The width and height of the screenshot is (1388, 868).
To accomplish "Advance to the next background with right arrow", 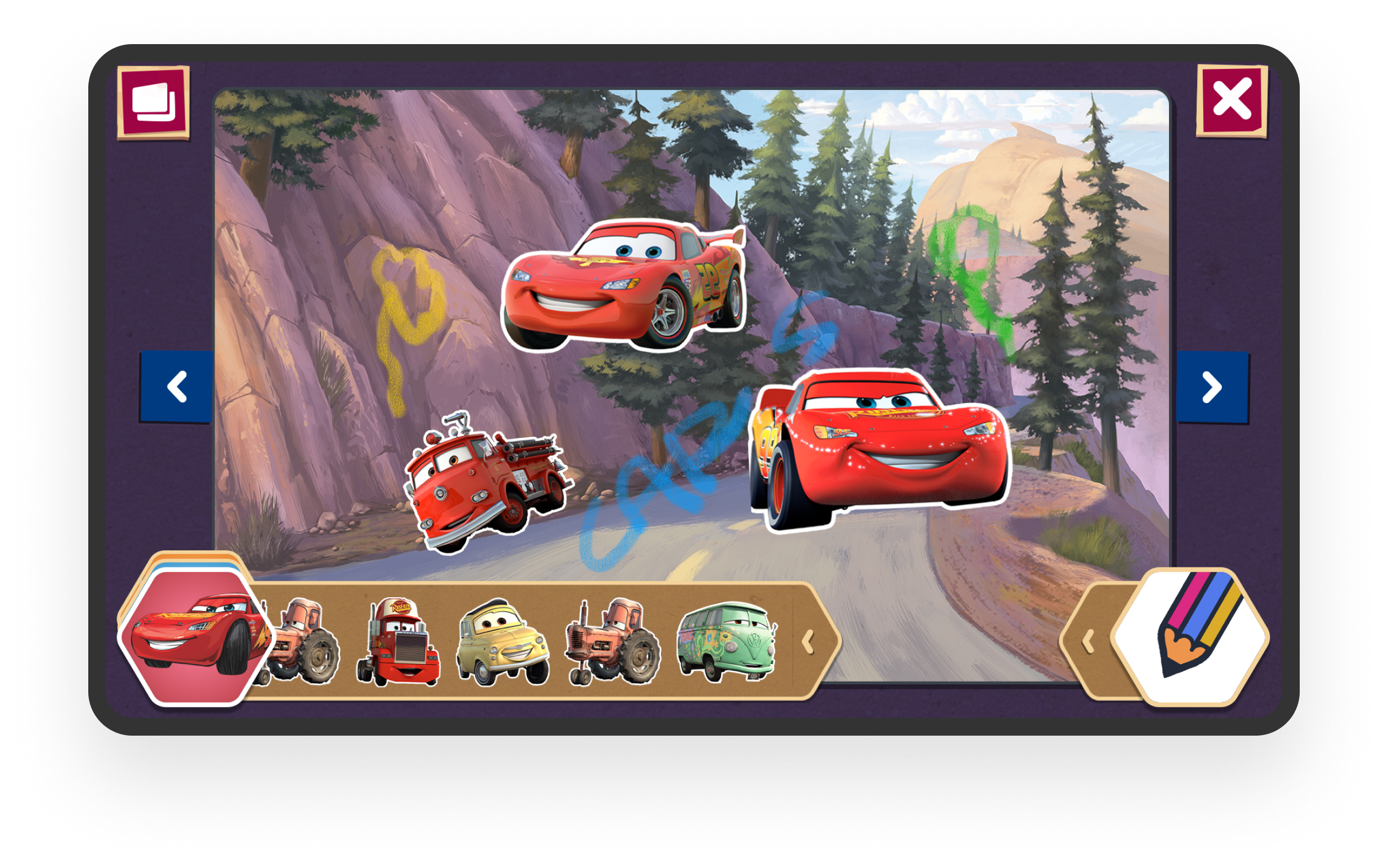I will coord(1211,388).
